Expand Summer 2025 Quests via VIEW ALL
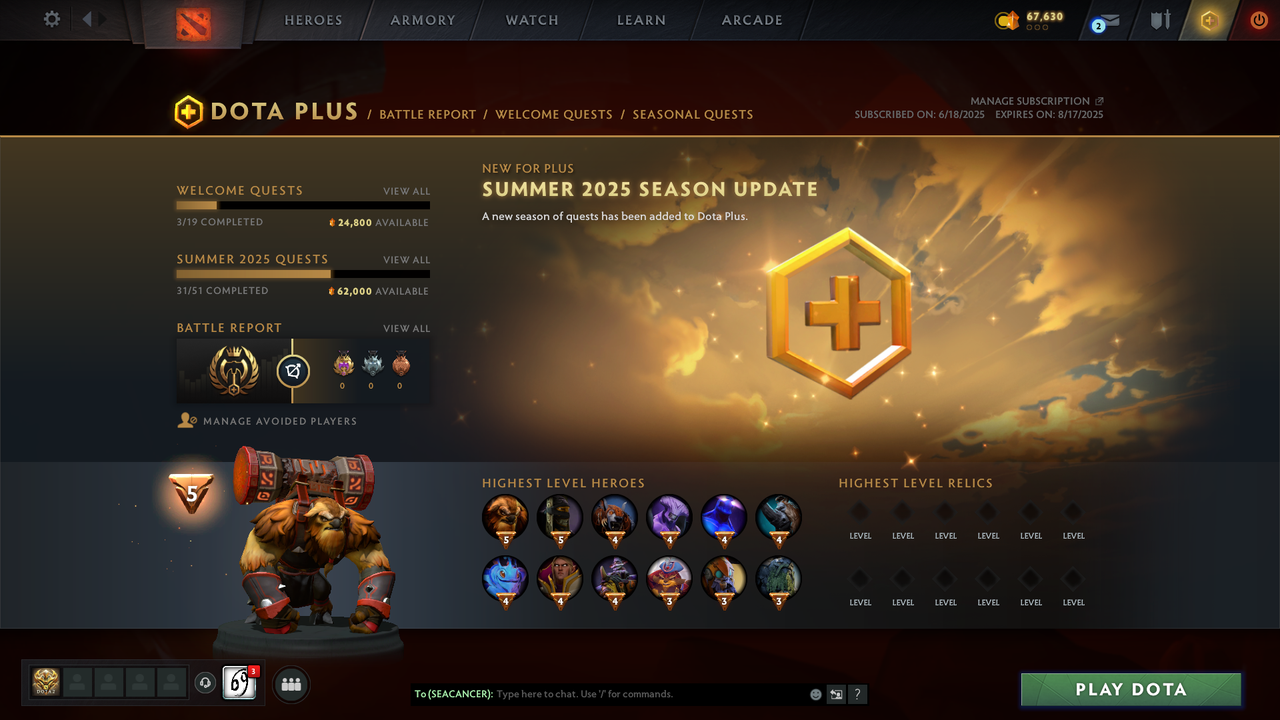Screen dimensions: 1280x720 point(406,259)
